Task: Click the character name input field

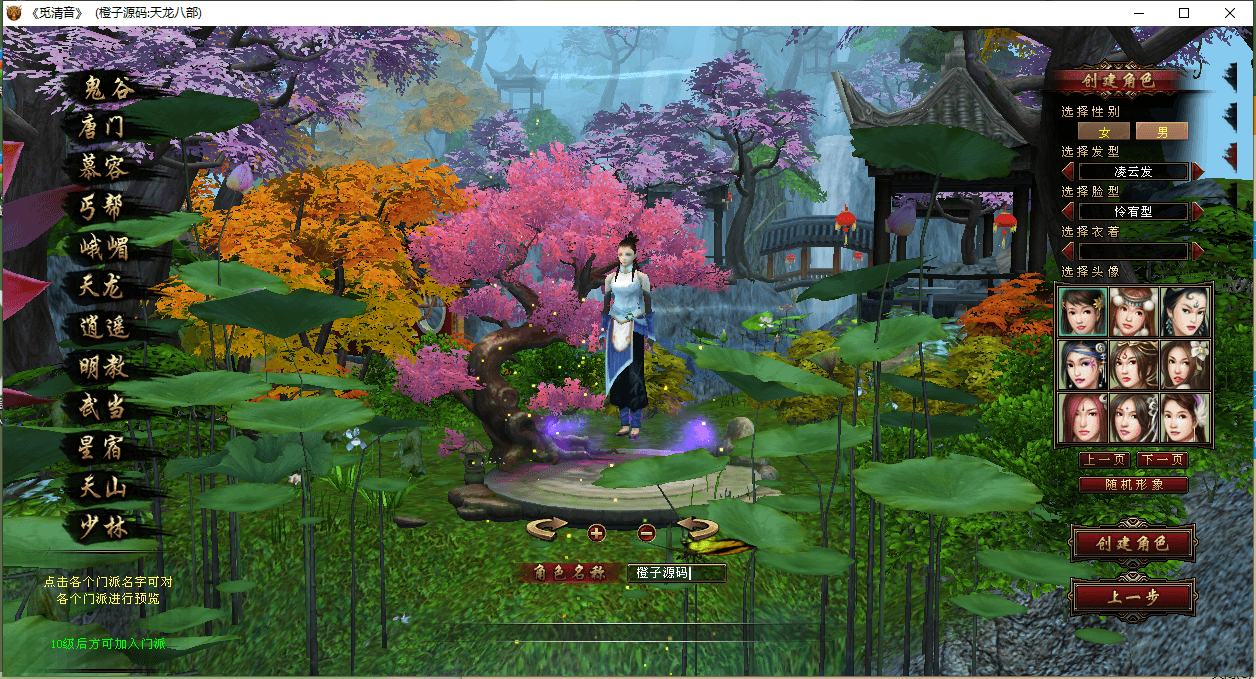Action: 676,573
